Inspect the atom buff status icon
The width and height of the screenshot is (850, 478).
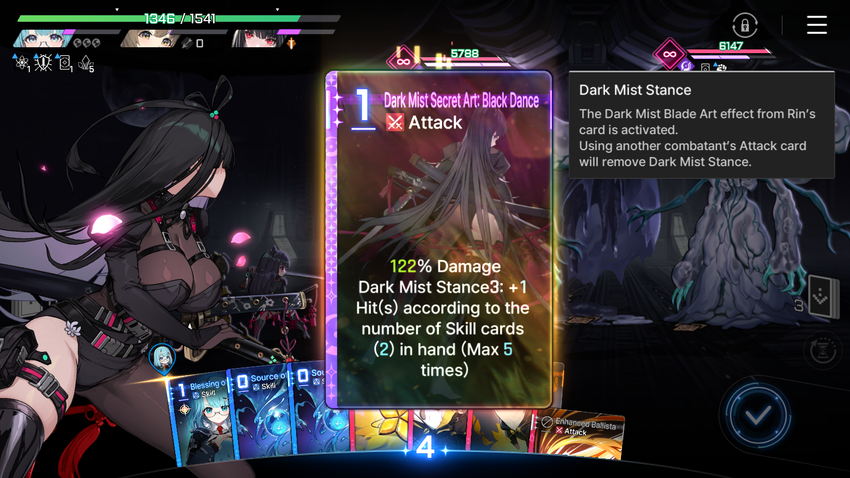coord(21,63)
